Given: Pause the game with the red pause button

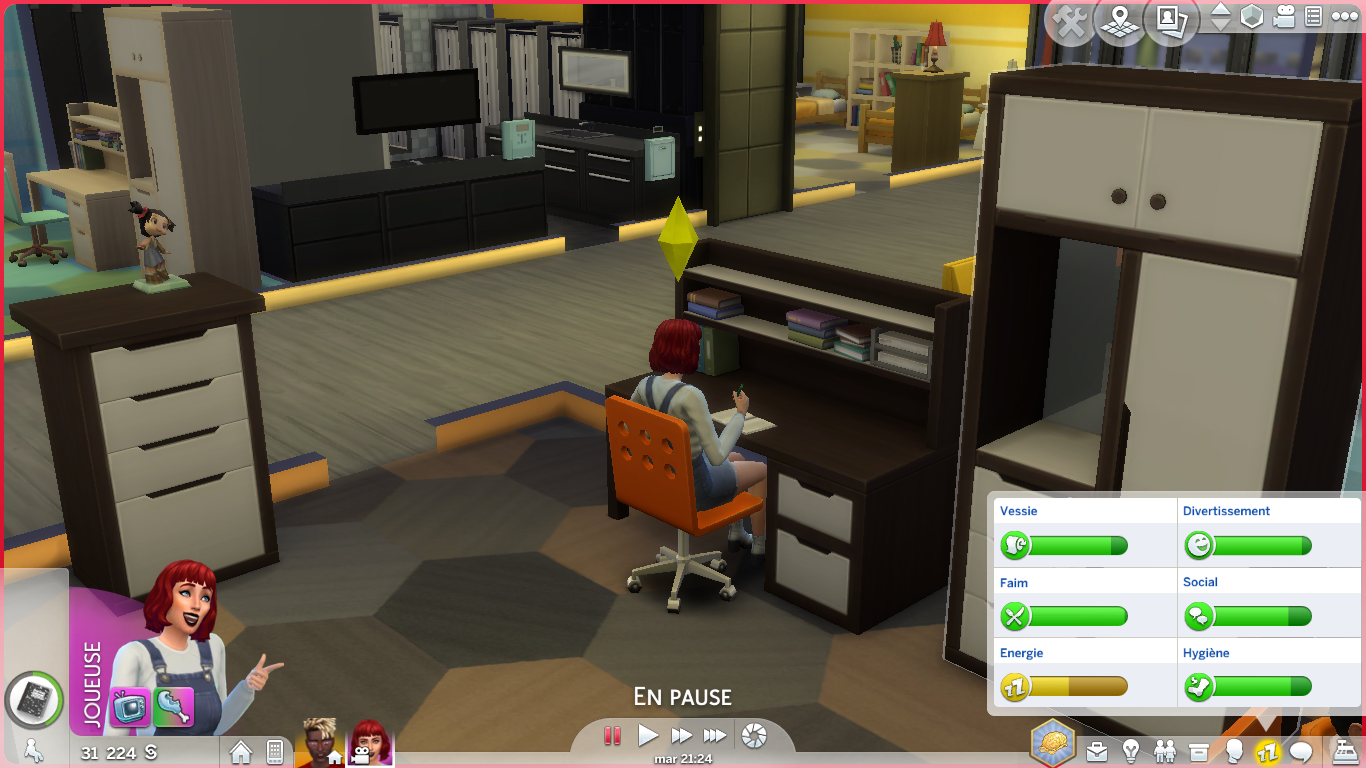Looking at the screenshot, I should click(x=613, y=736).
